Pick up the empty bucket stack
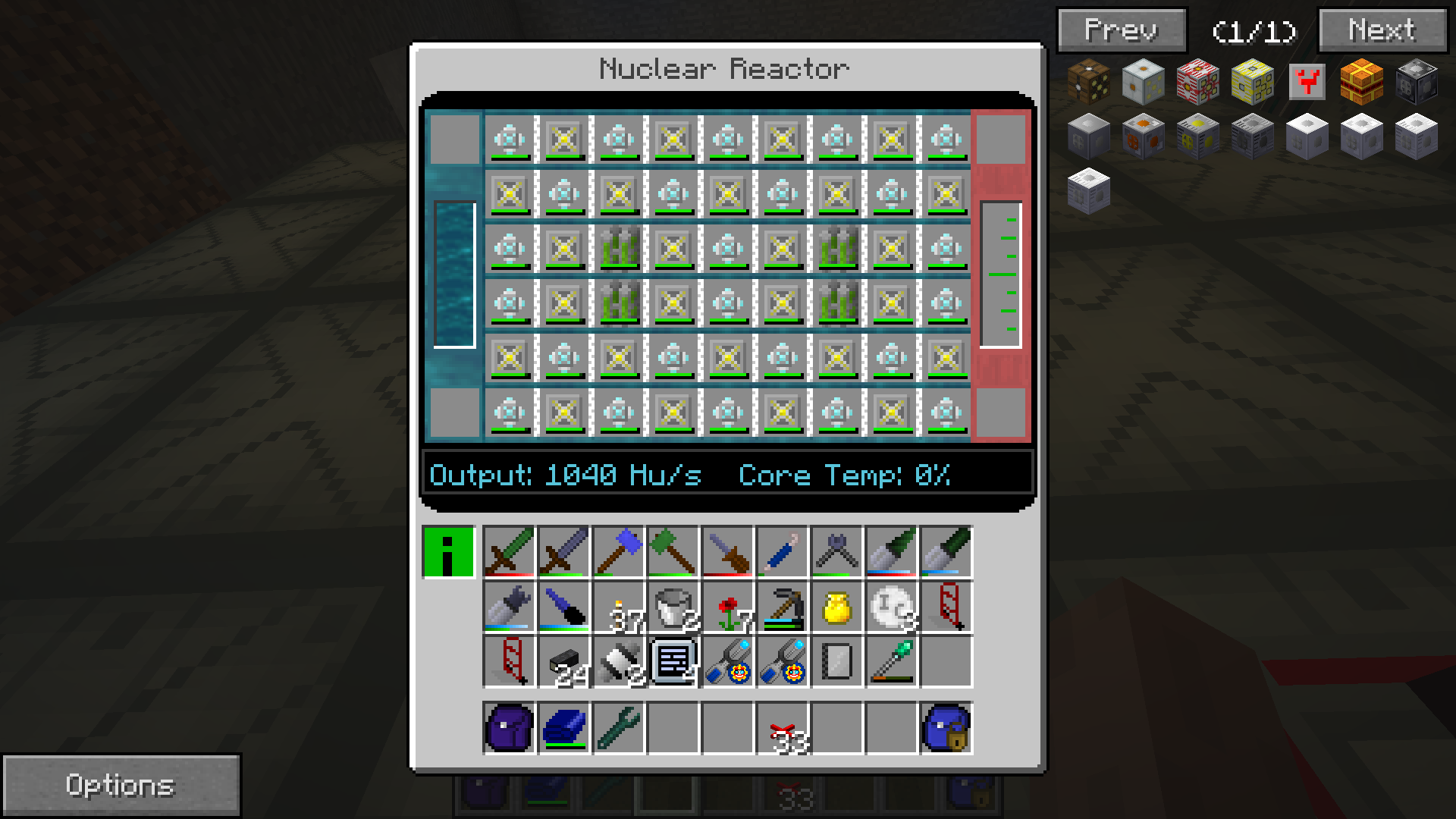 coord(673,607)
